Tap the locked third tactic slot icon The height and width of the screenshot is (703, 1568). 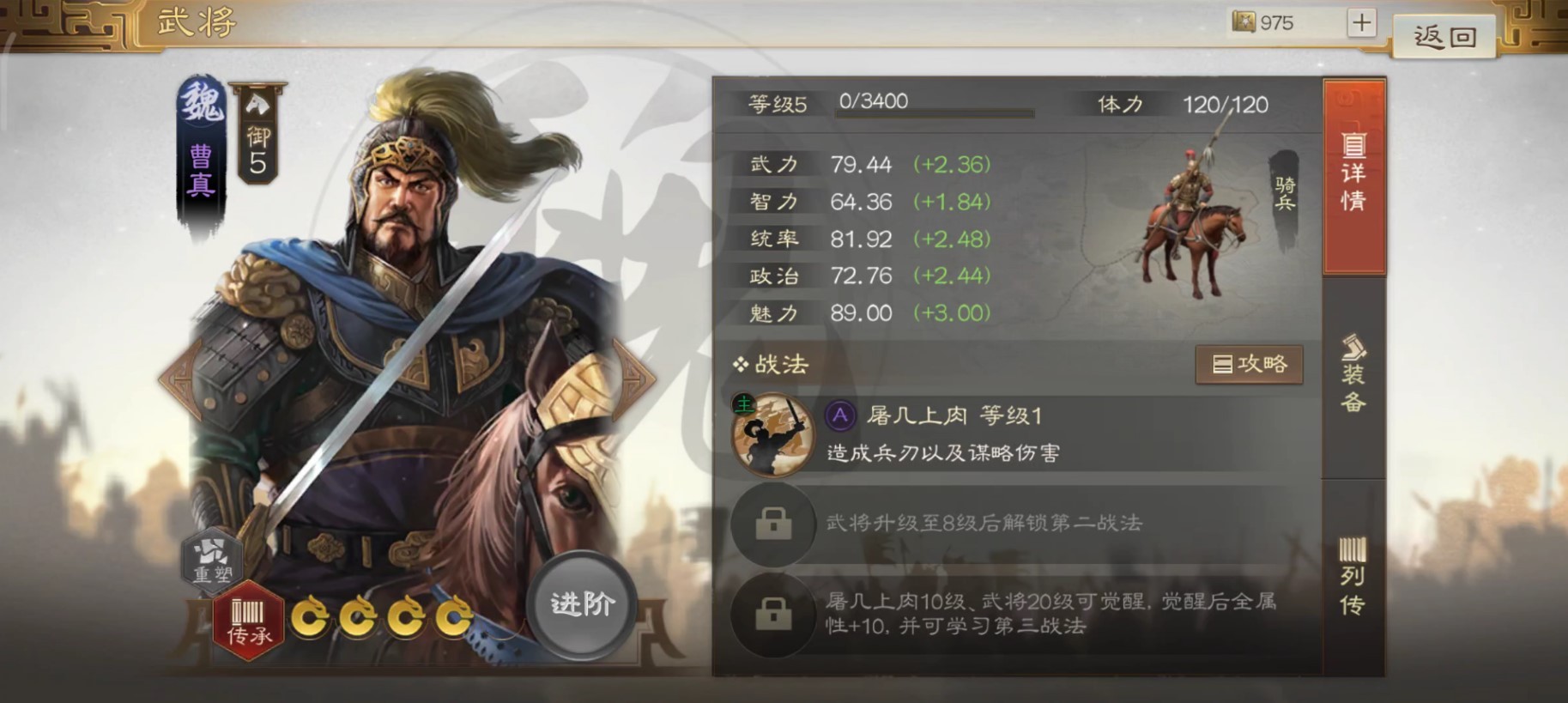click(771, 616)
